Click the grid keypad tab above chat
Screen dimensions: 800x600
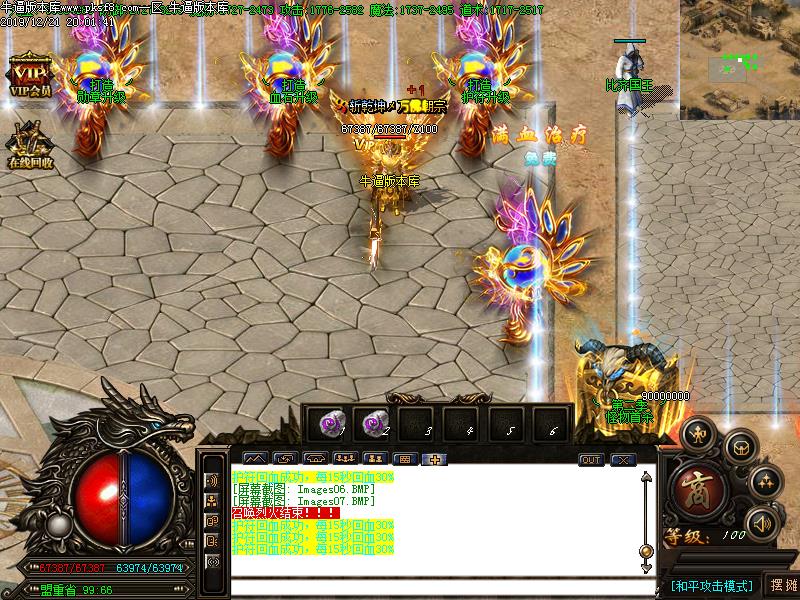(404, 460)
